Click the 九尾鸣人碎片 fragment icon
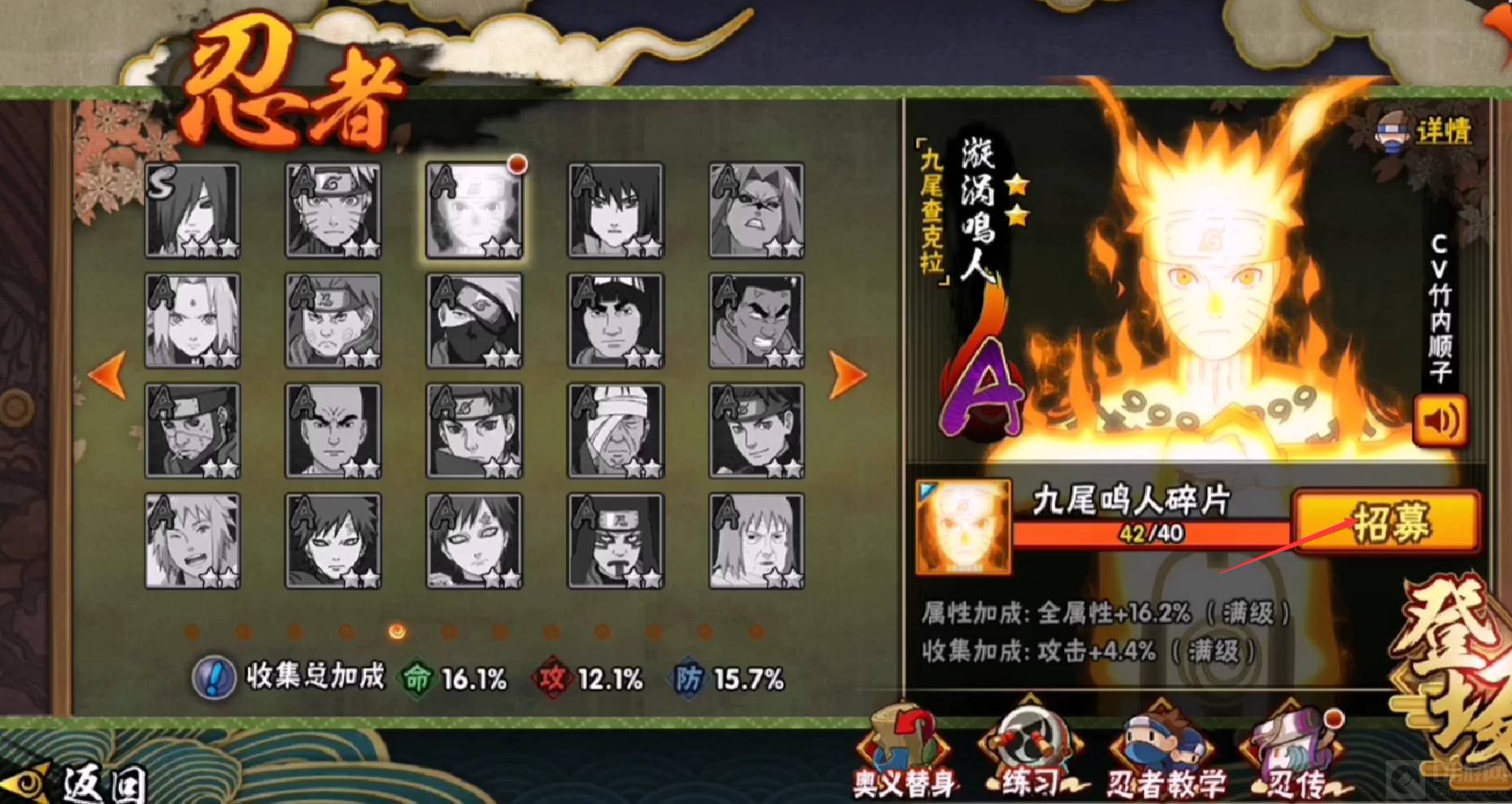Viewport: 1512px width, 804px height. (963, 527)
